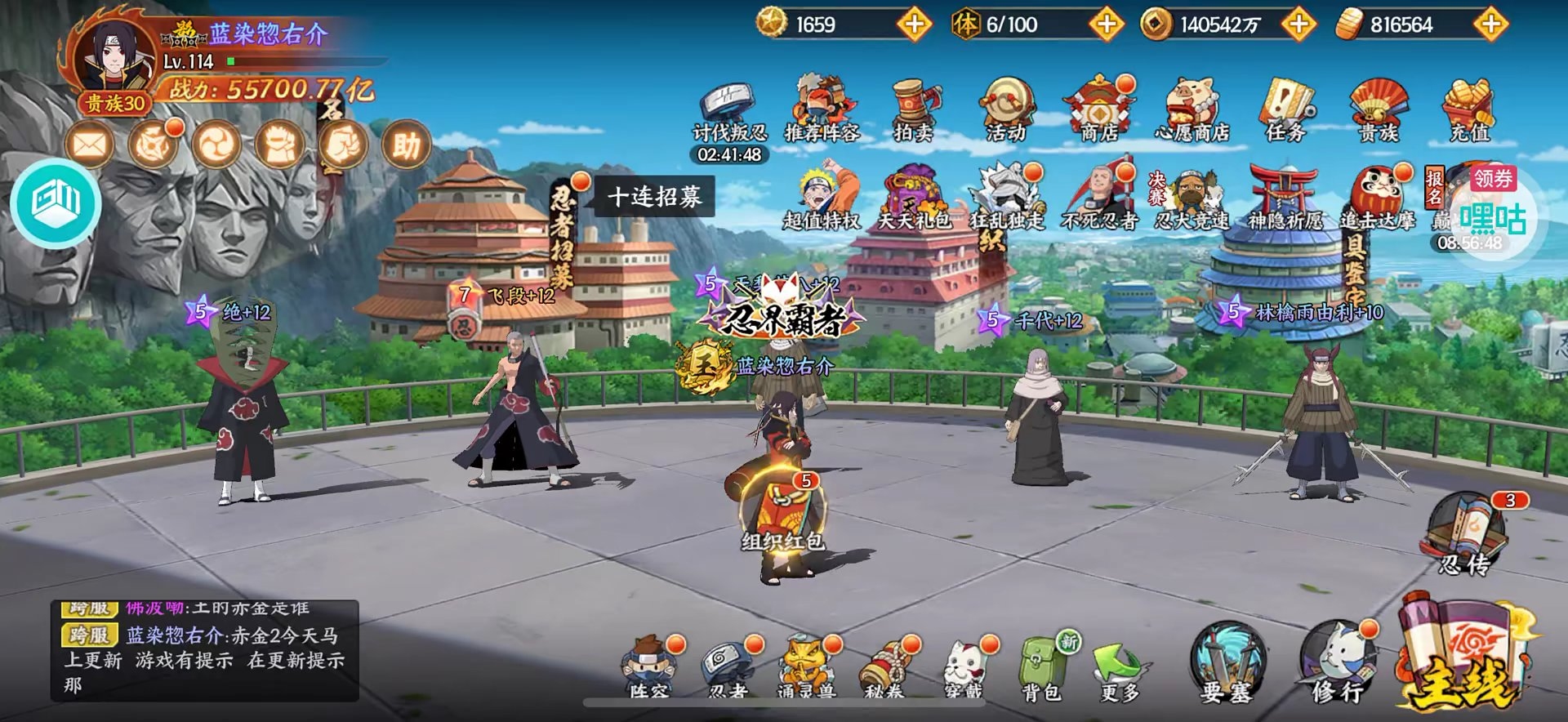Open the 贵族 noble privileges menu
This screenshot has width=1568, height=722.
[1379, 109]
